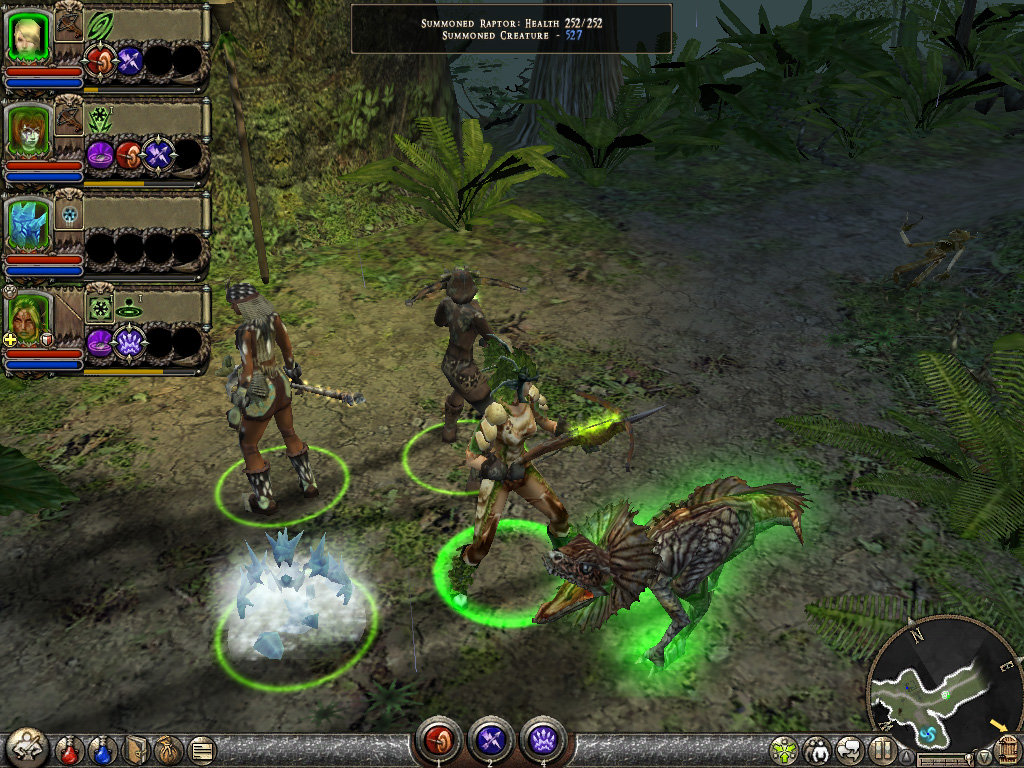Open the scroll-shaped menu button
The height and width of the screenshot is (768, 1024).
click(200, 749)
